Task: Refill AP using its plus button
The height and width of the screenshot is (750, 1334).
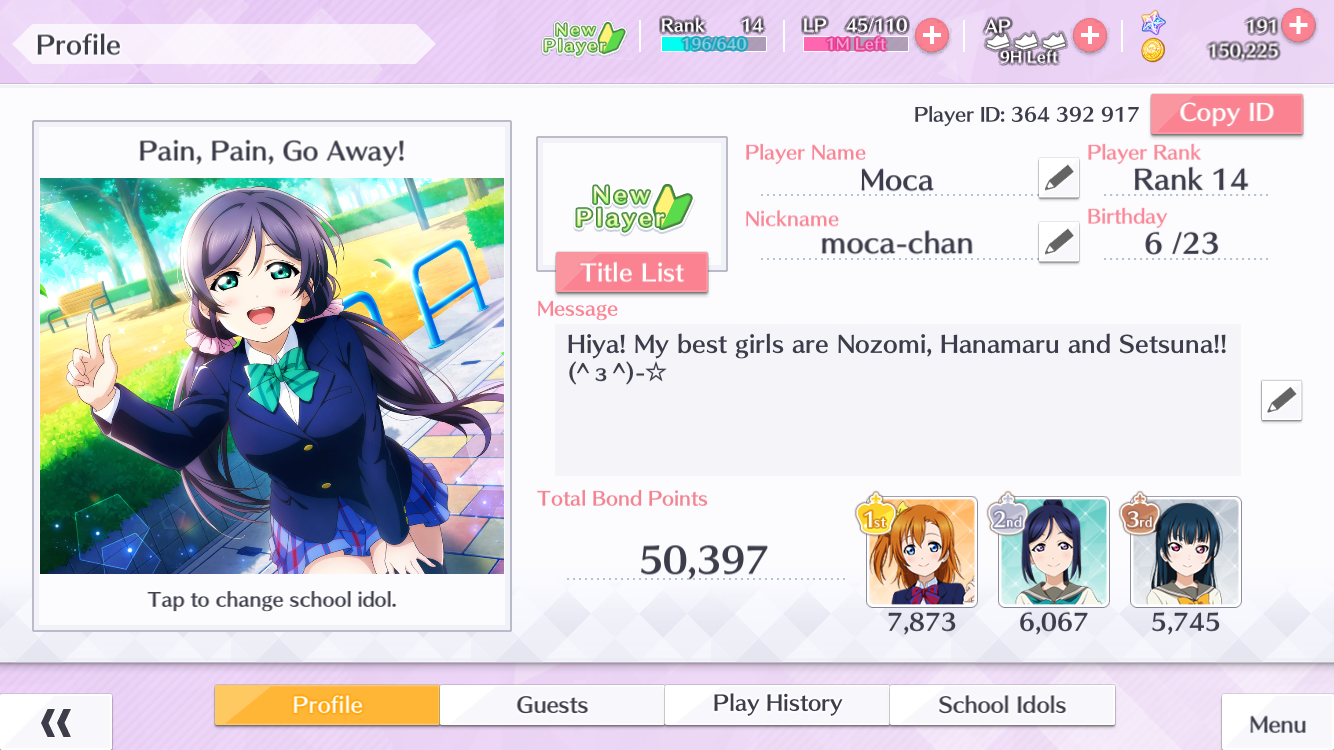Action: pos(1089,36)
